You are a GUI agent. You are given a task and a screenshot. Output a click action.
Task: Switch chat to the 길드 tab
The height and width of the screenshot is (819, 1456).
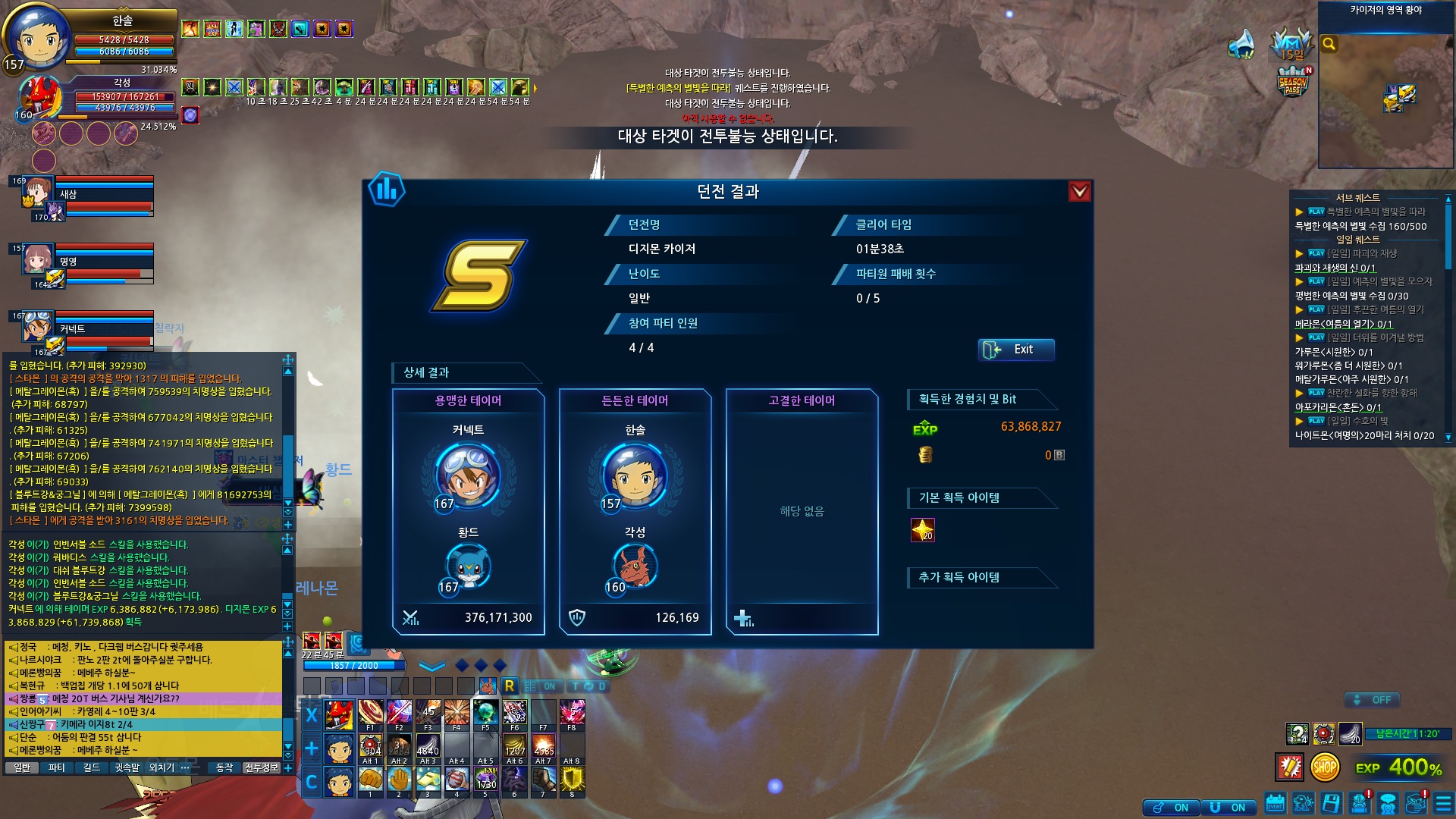pos(92,767)
